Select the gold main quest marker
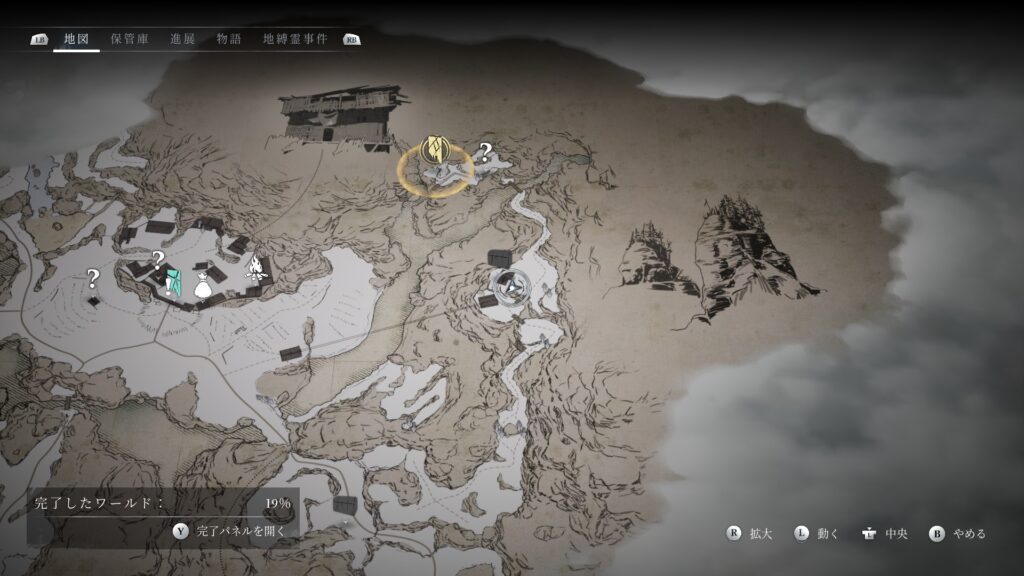The image size is (1024, 576). [x=435, y=151]
